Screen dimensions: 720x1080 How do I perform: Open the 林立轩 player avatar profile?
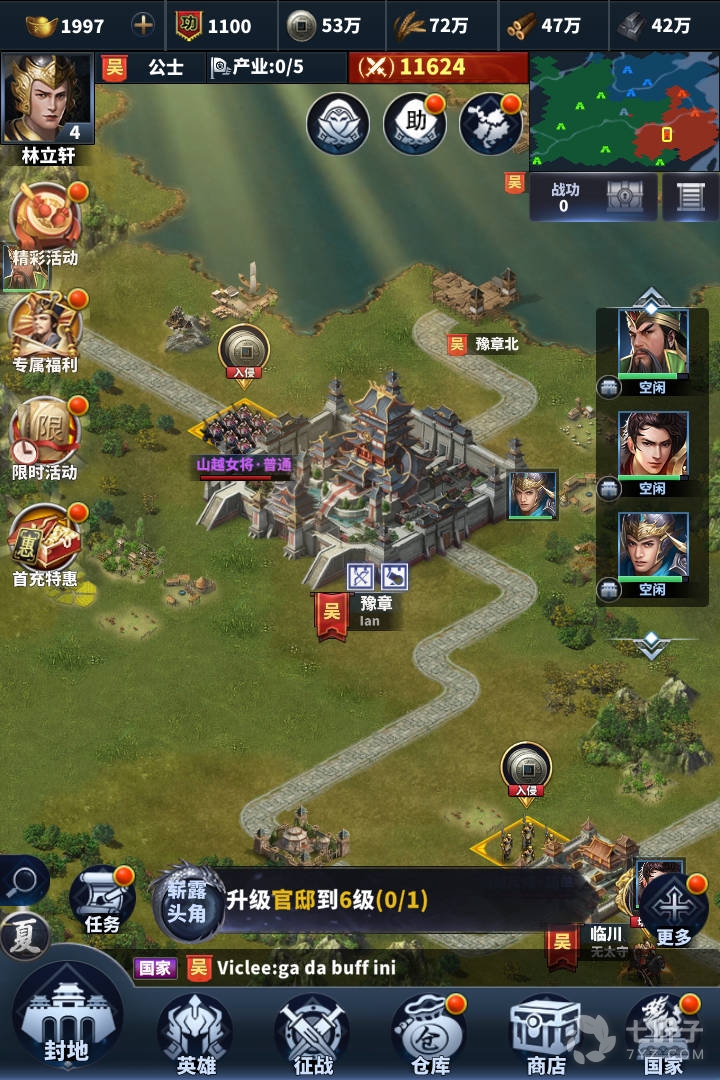48,100
